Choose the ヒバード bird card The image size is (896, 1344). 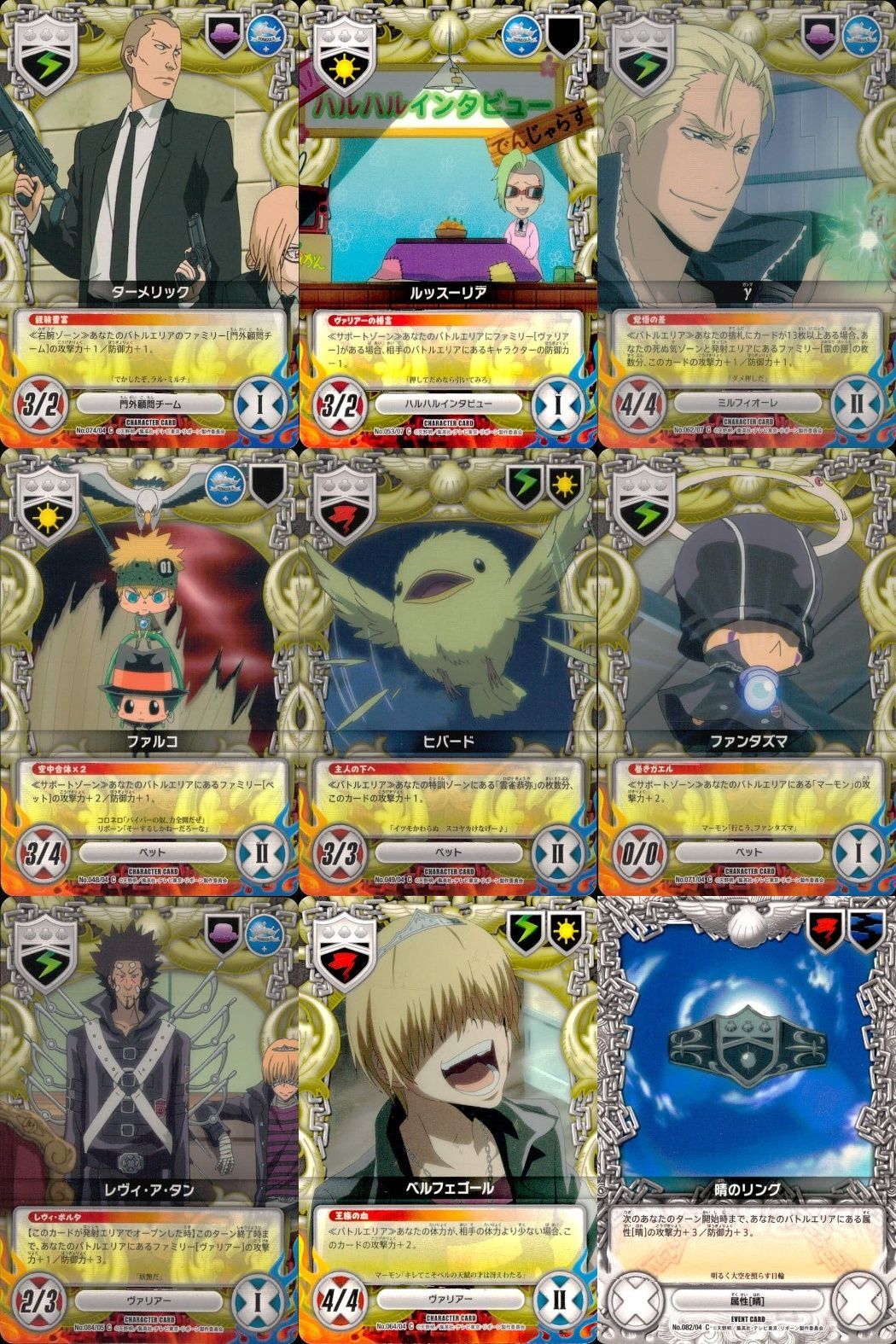448,672
